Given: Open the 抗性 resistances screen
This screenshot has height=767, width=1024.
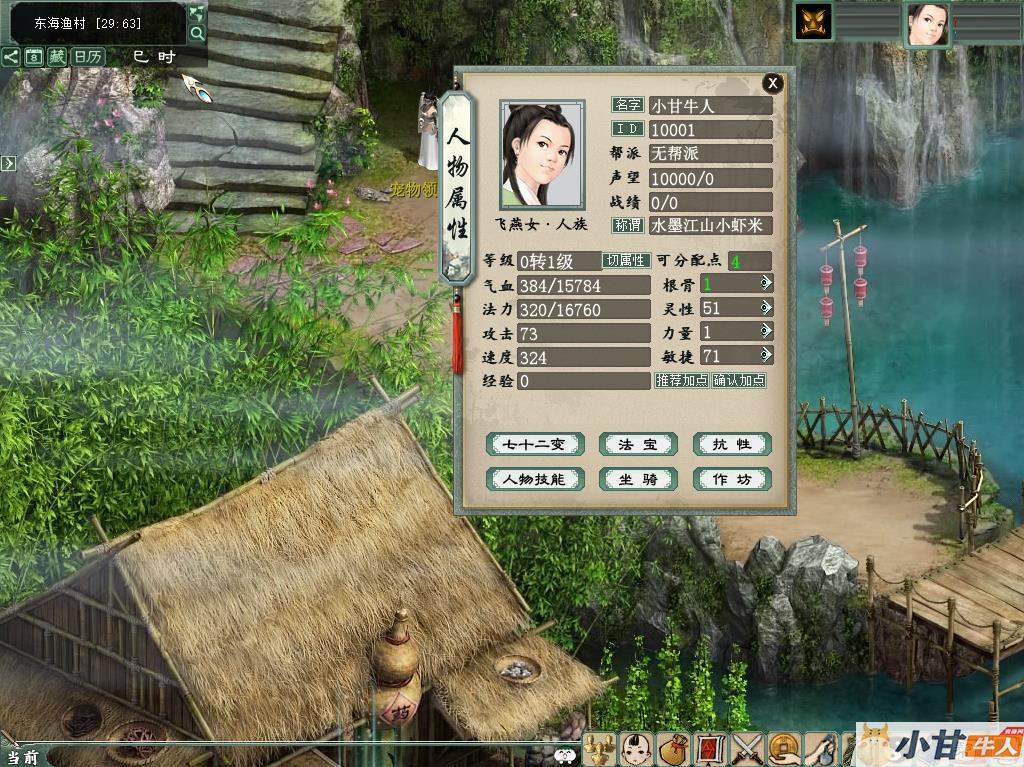Looking at the screenshot, I should pos(732,444).
